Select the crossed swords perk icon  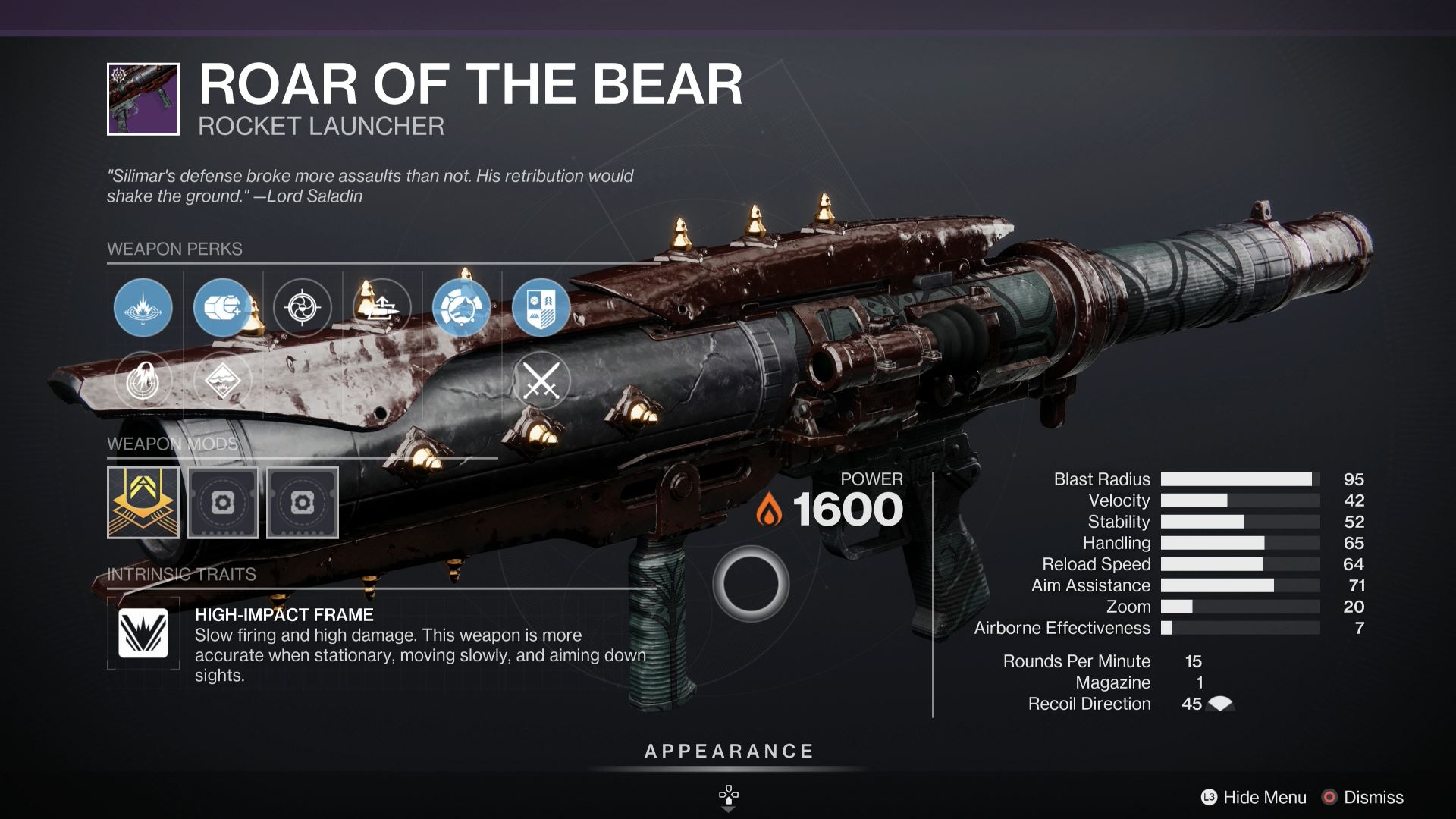[x=541, y=380]
